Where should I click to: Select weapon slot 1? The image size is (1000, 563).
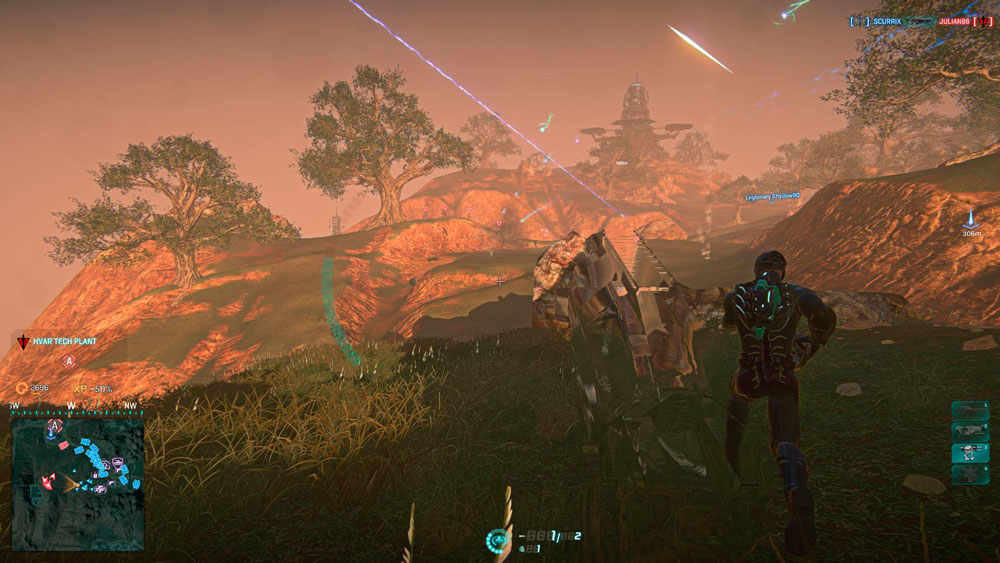[x=969, y=410]
